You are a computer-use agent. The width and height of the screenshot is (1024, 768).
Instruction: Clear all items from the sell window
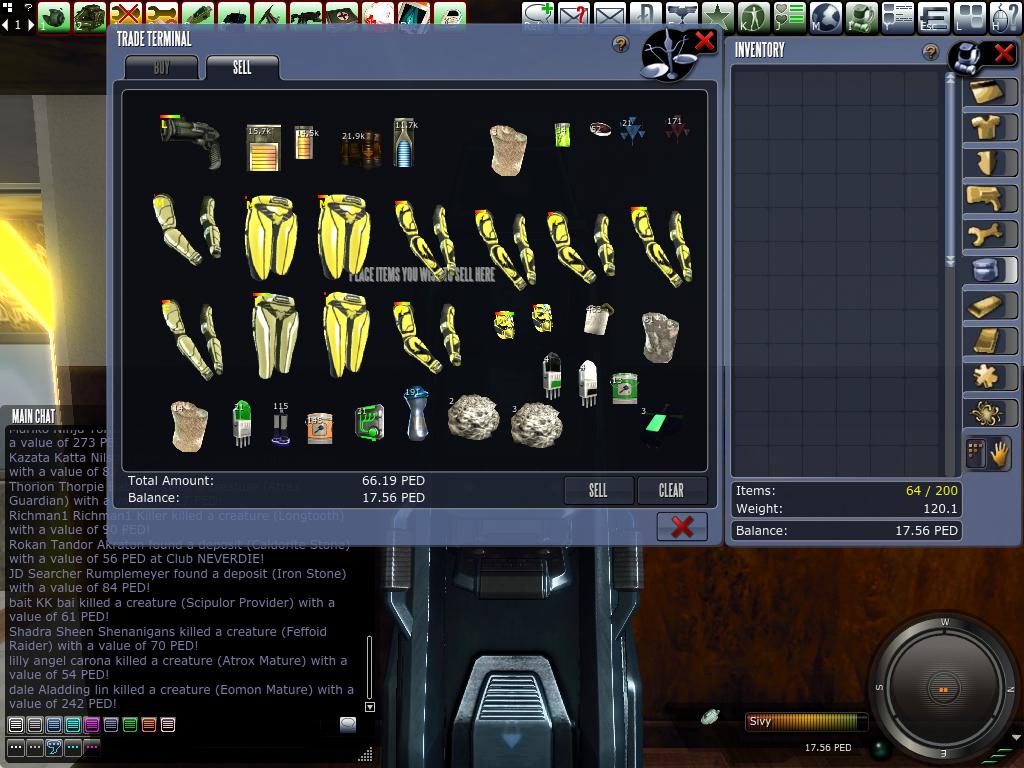click(x=671, y=490)
